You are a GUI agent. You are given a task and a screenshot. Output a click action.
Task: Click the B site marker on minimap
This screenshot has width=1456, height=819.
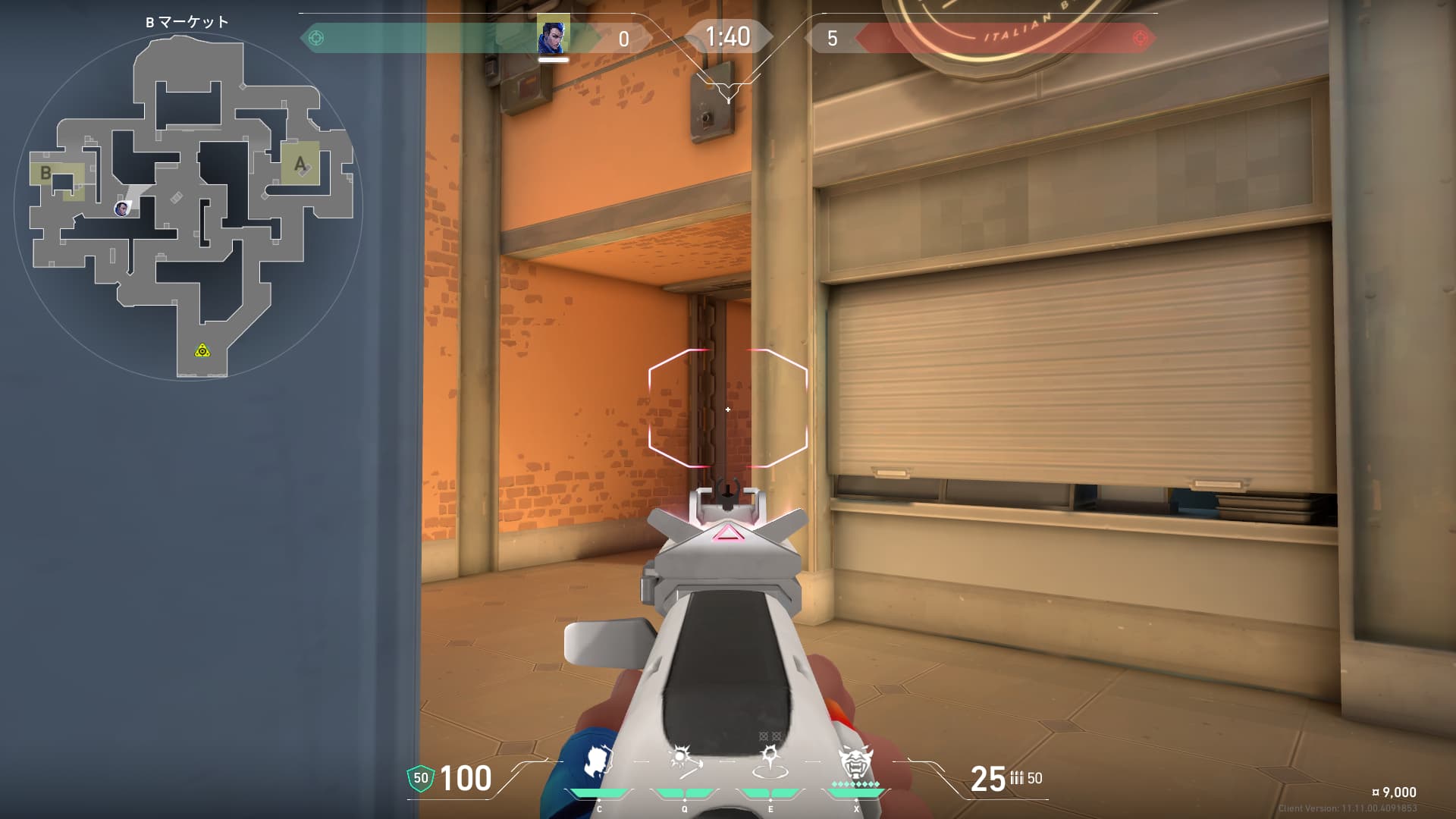pyautogui.click(x=46, y=173)
